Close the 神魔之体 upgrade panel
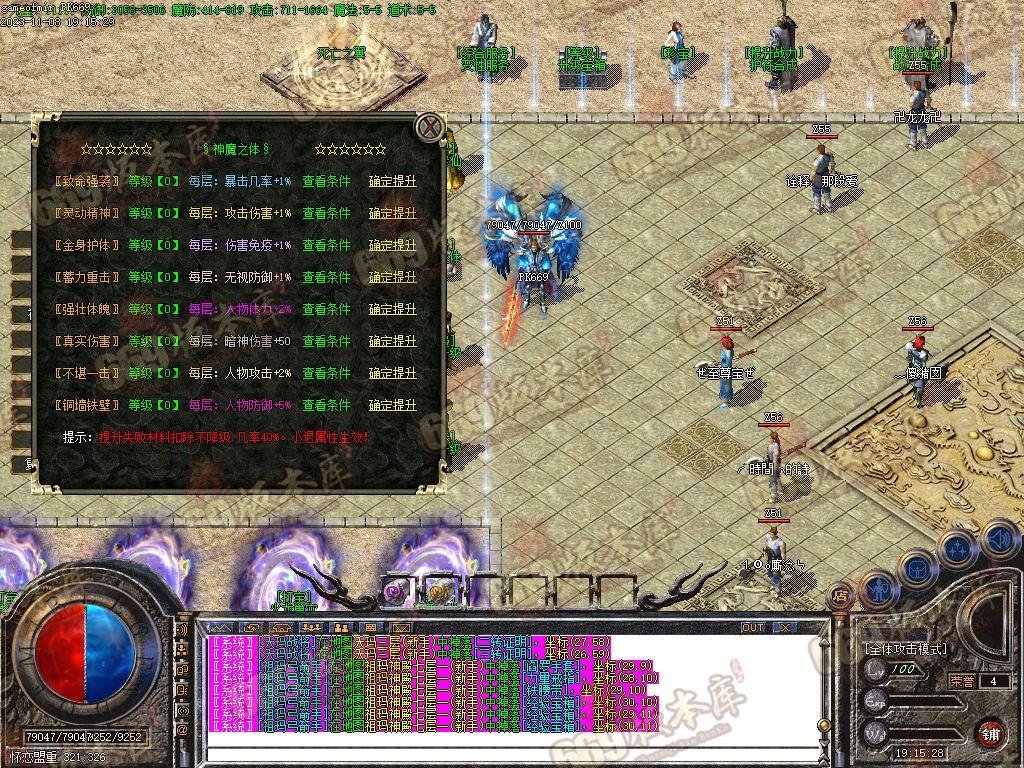The height and width of the screenshot is (768, 1024). coord(430,127)
